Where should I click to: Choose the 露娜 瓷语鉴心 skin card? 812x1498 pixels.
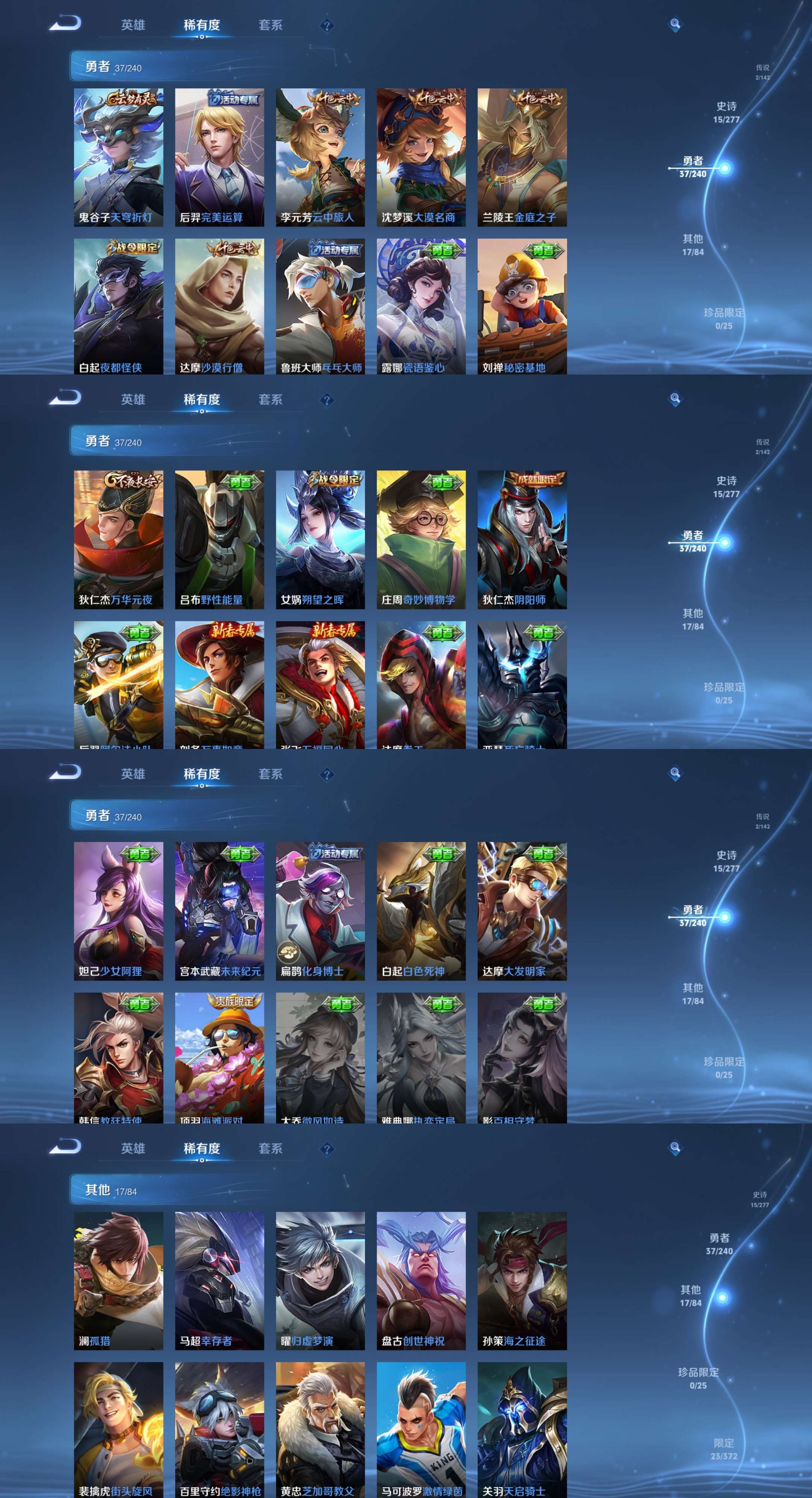coord(421,306)
